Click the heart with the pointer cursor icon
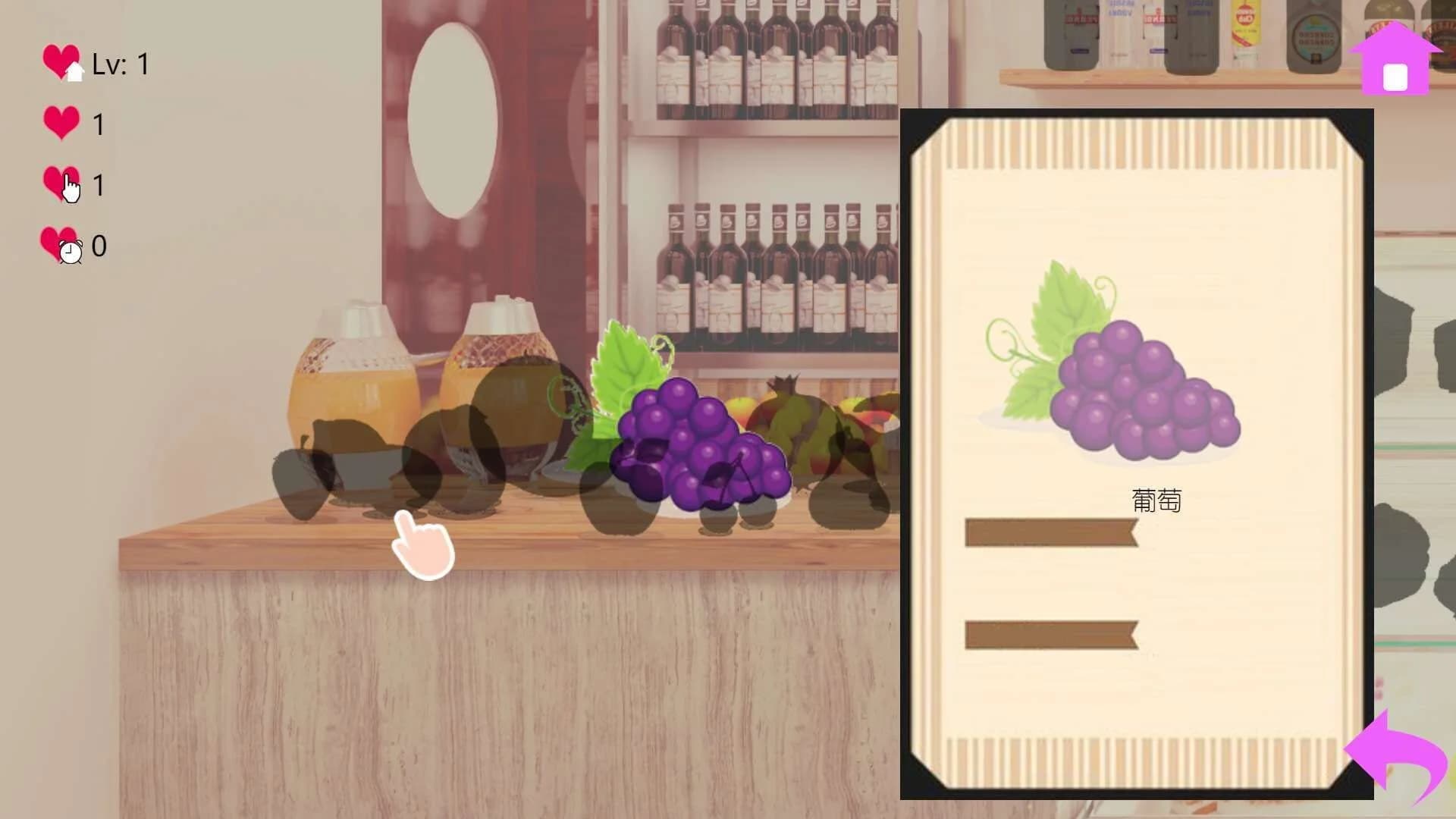The width and height of the screenshot is (1456, 819). click(x=61, y=184)
